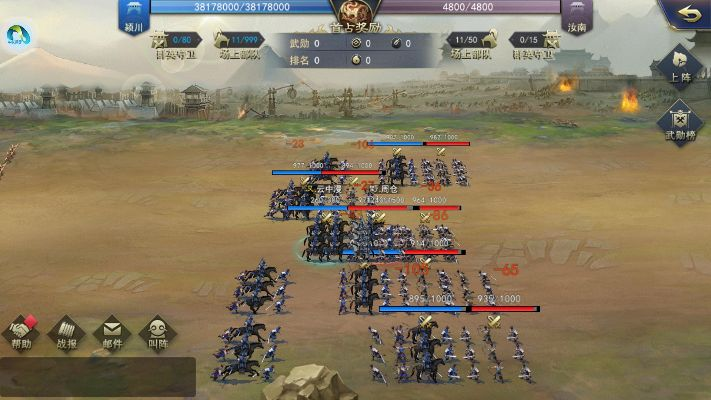Go back with the return arrow button
This screenshot has width=711, height=400.
coord(688,15)
